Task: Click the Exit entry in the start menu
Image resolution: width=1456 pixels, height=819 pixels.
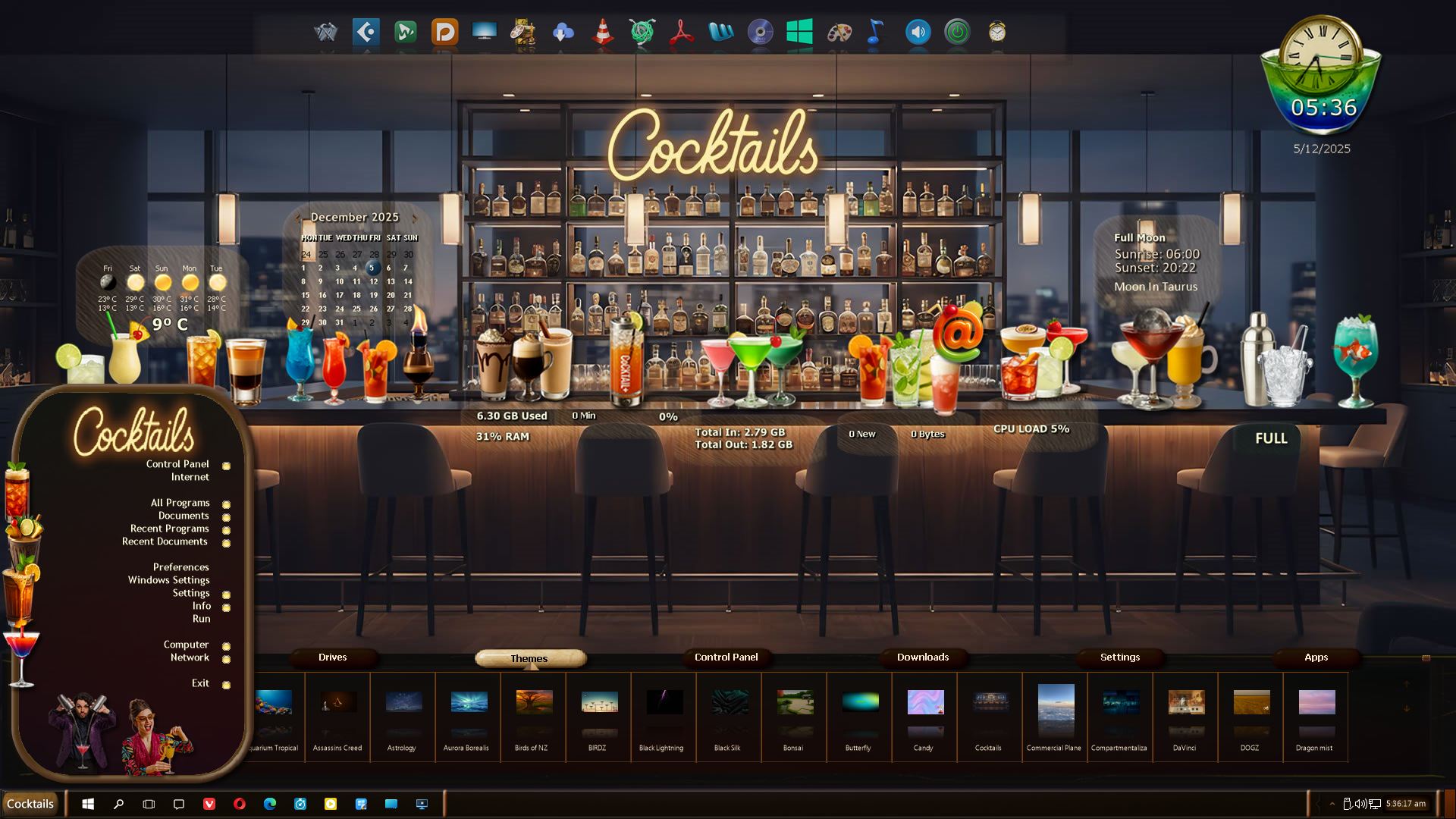Action: click(x=200, y=683)
